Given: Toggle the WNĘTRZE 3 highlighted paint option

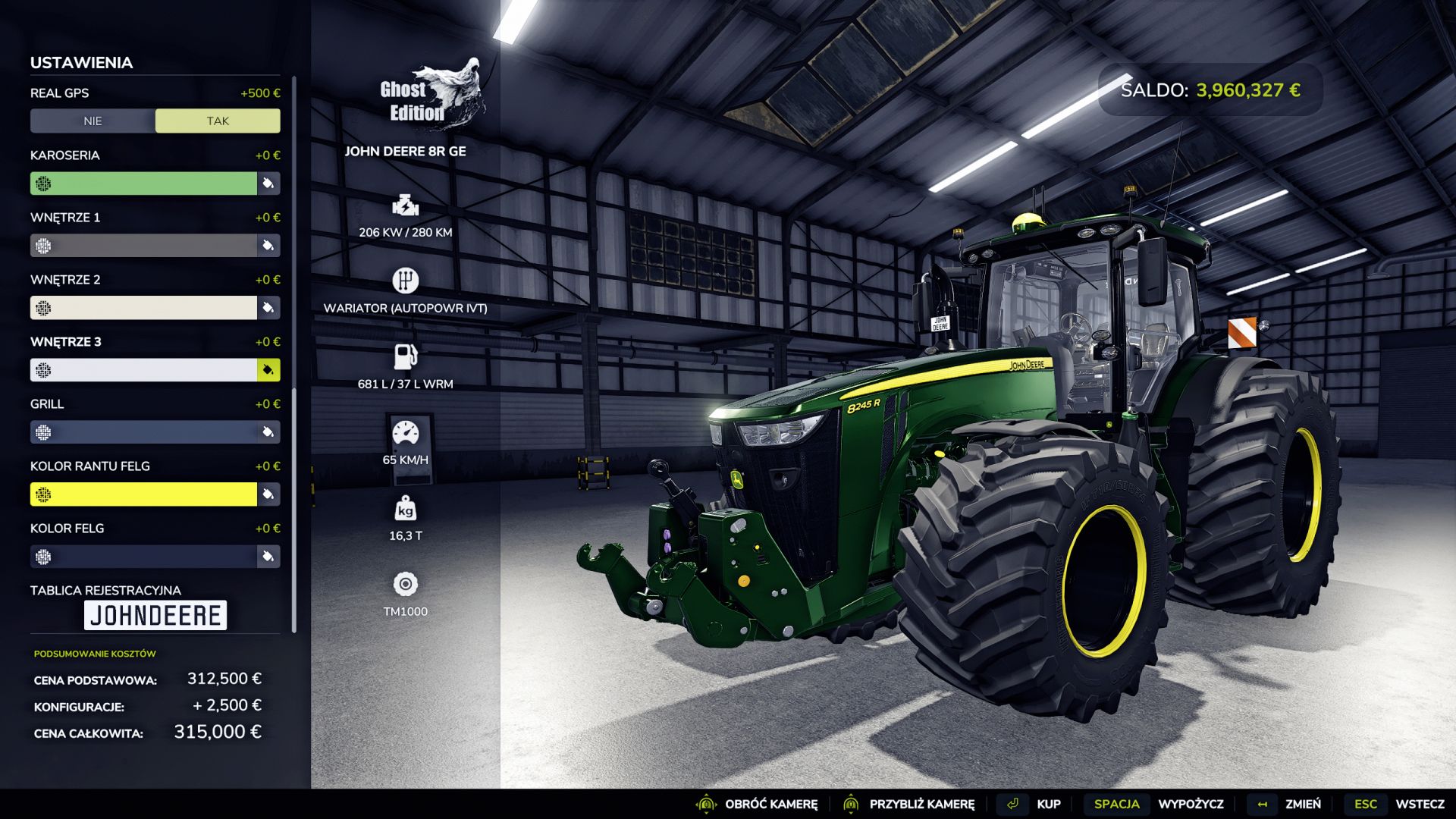Looking at the screenshot, I should [267, 370].
